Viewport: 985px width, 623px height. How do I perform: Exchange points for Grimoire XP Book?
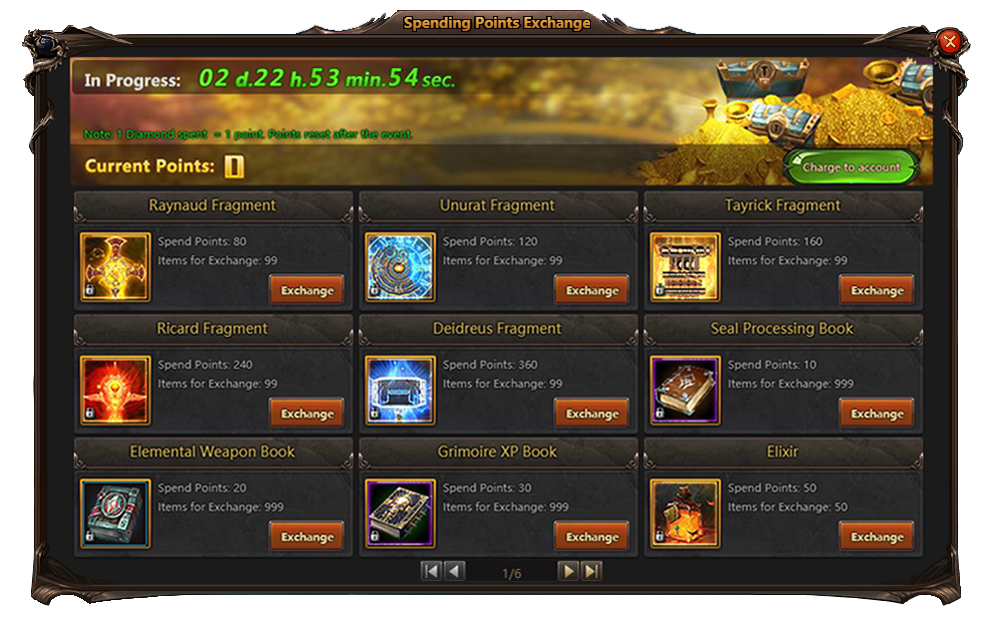click(592, 536)
